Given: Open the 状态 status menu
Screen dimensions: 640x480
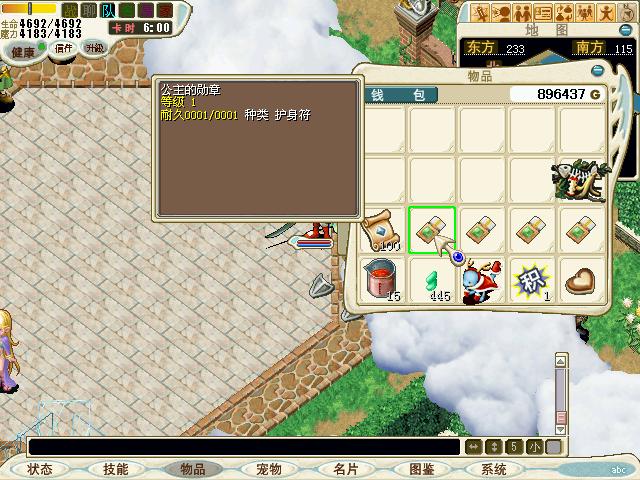Looking at the screenshot, I should pos(40,468).
